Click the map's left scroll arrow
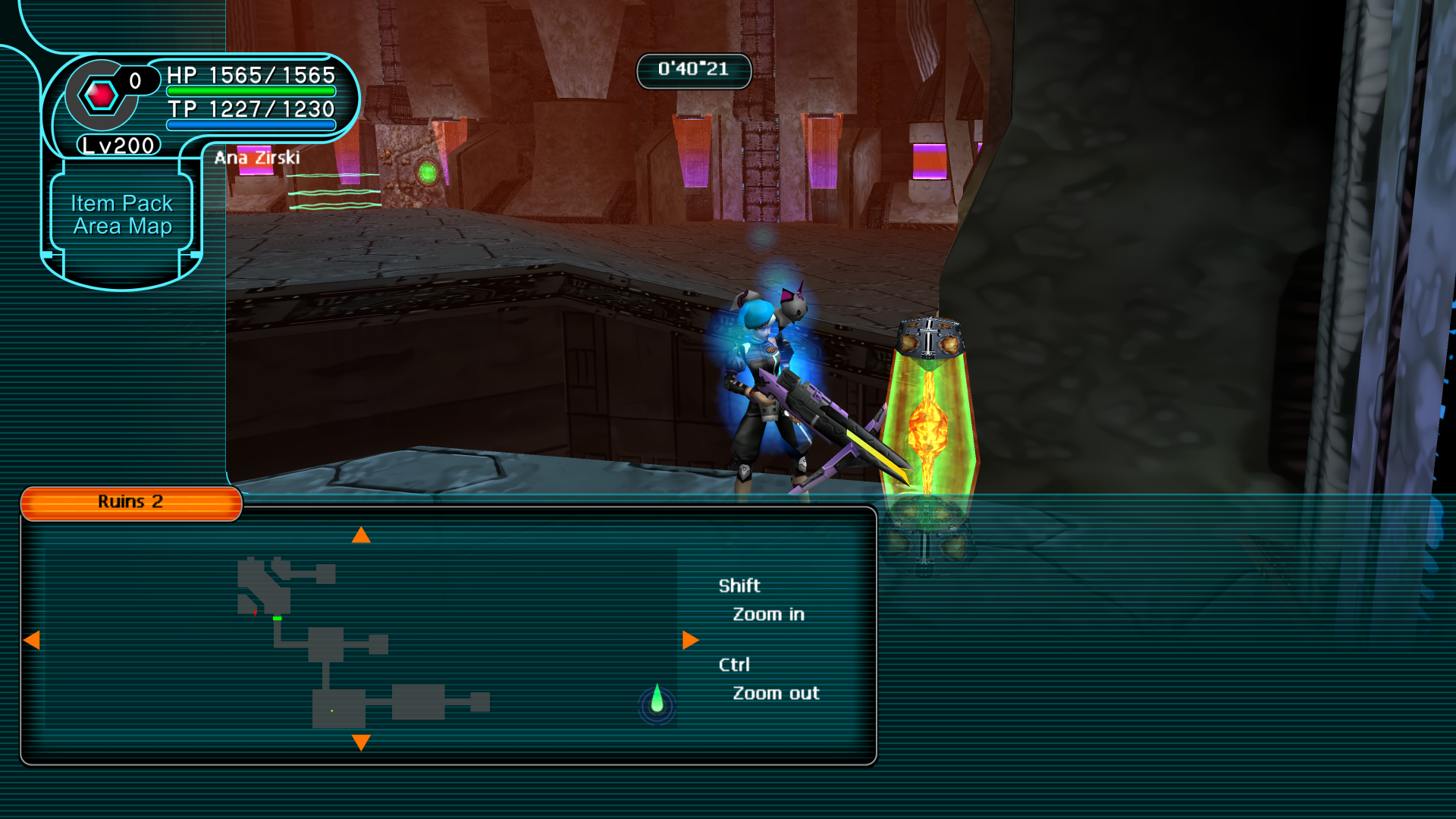 point(32,640)
